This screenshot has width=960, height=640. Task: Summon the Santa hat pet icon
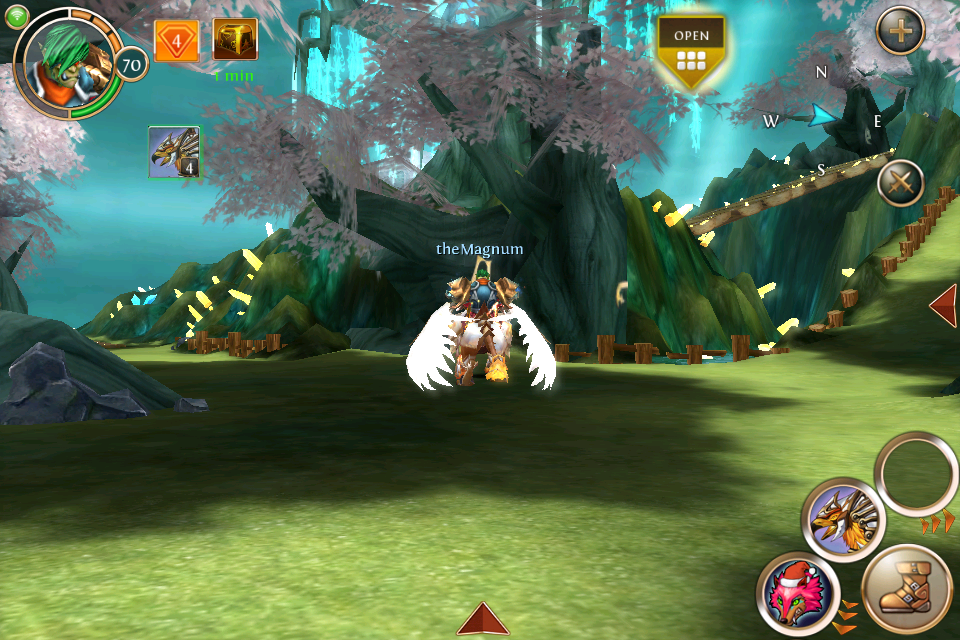click(797, 593)
